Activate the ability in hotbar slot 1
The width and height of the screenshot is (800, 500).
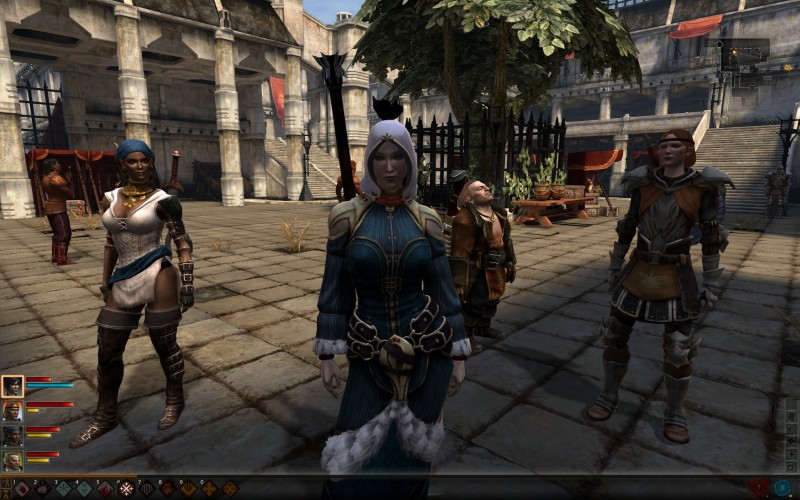[x=21, y=489]
